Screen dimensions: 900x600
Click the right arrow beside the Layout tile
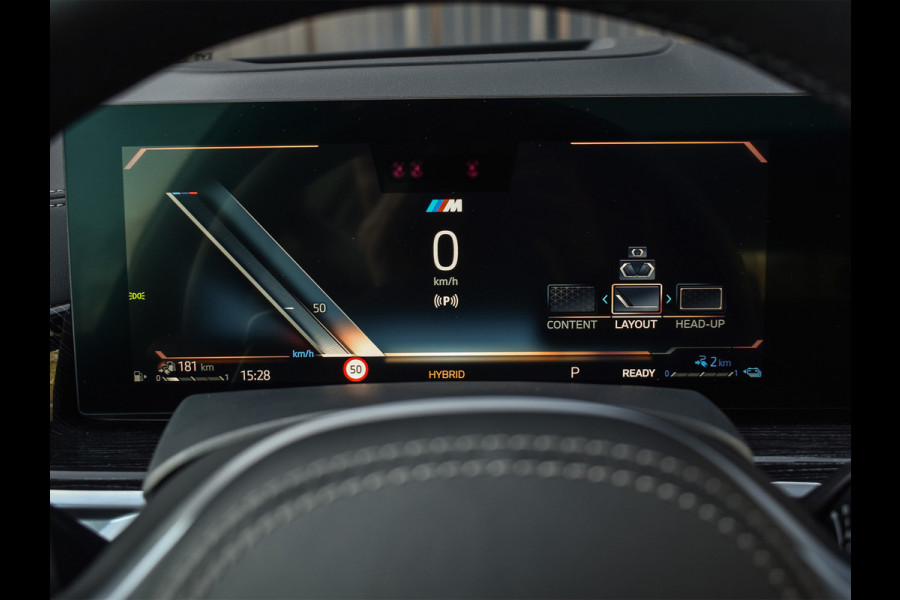668,299
